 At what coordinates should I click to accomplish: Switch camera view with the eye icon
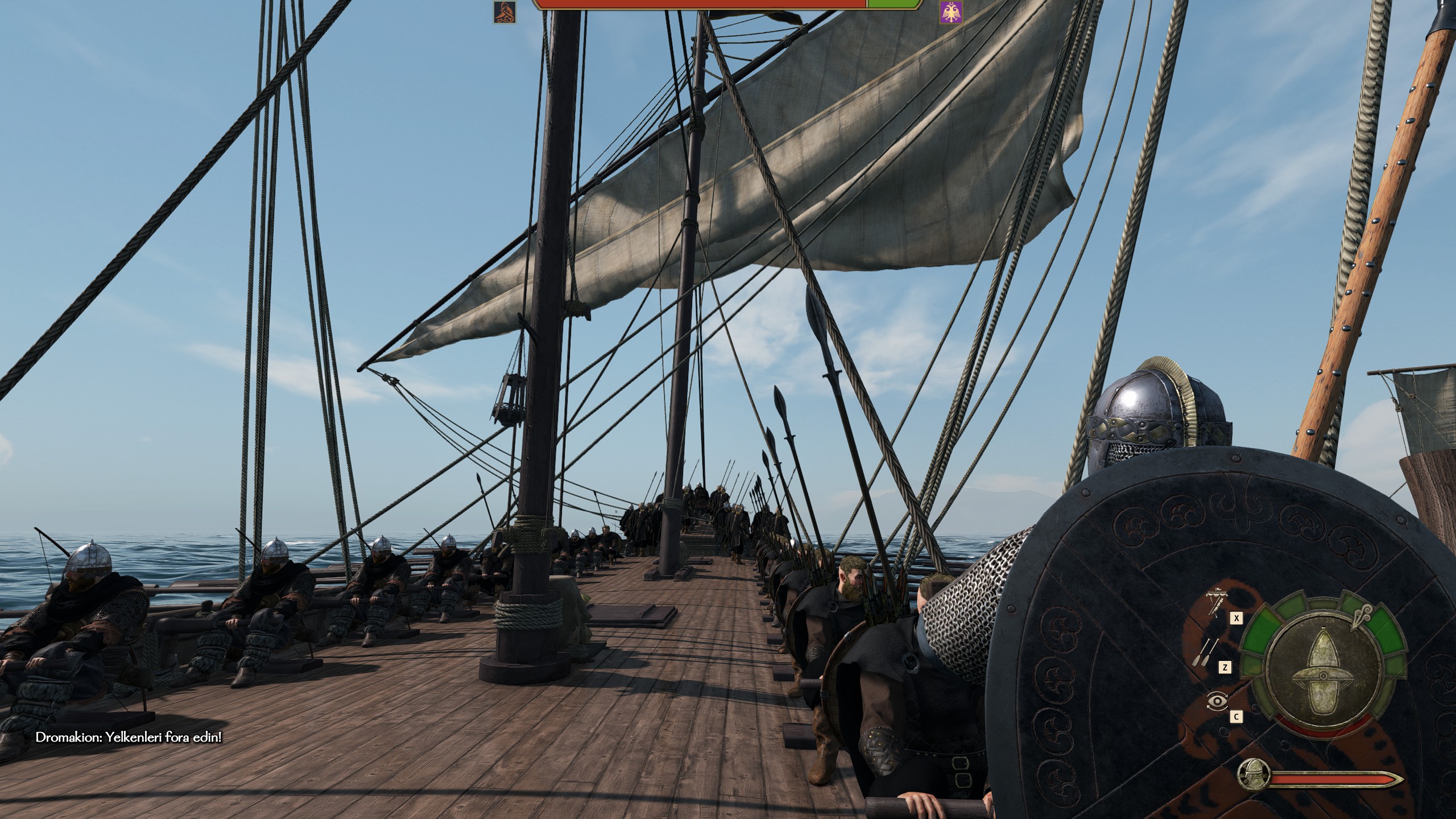tap(1217, 702)
